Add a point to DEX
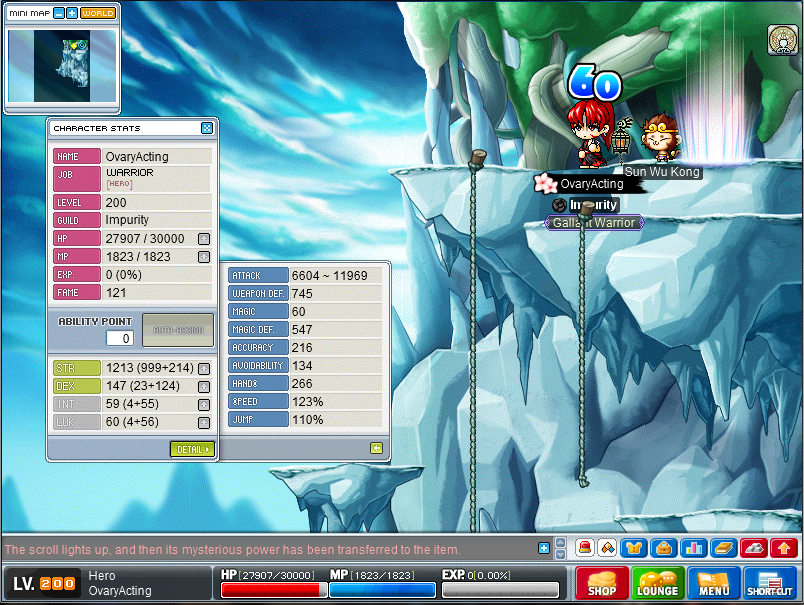The width and height of the screenshot is (804, 605). coord(204,387)
